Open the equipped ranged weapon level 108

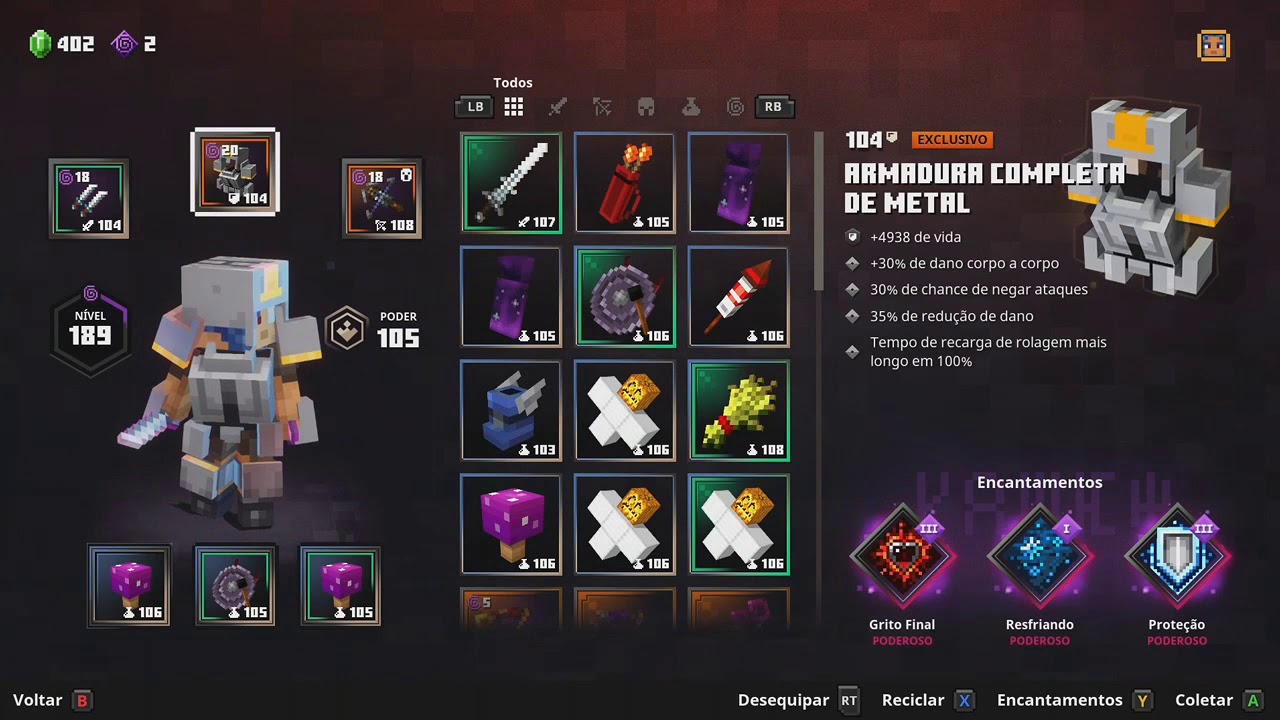(x=381, y=198)
